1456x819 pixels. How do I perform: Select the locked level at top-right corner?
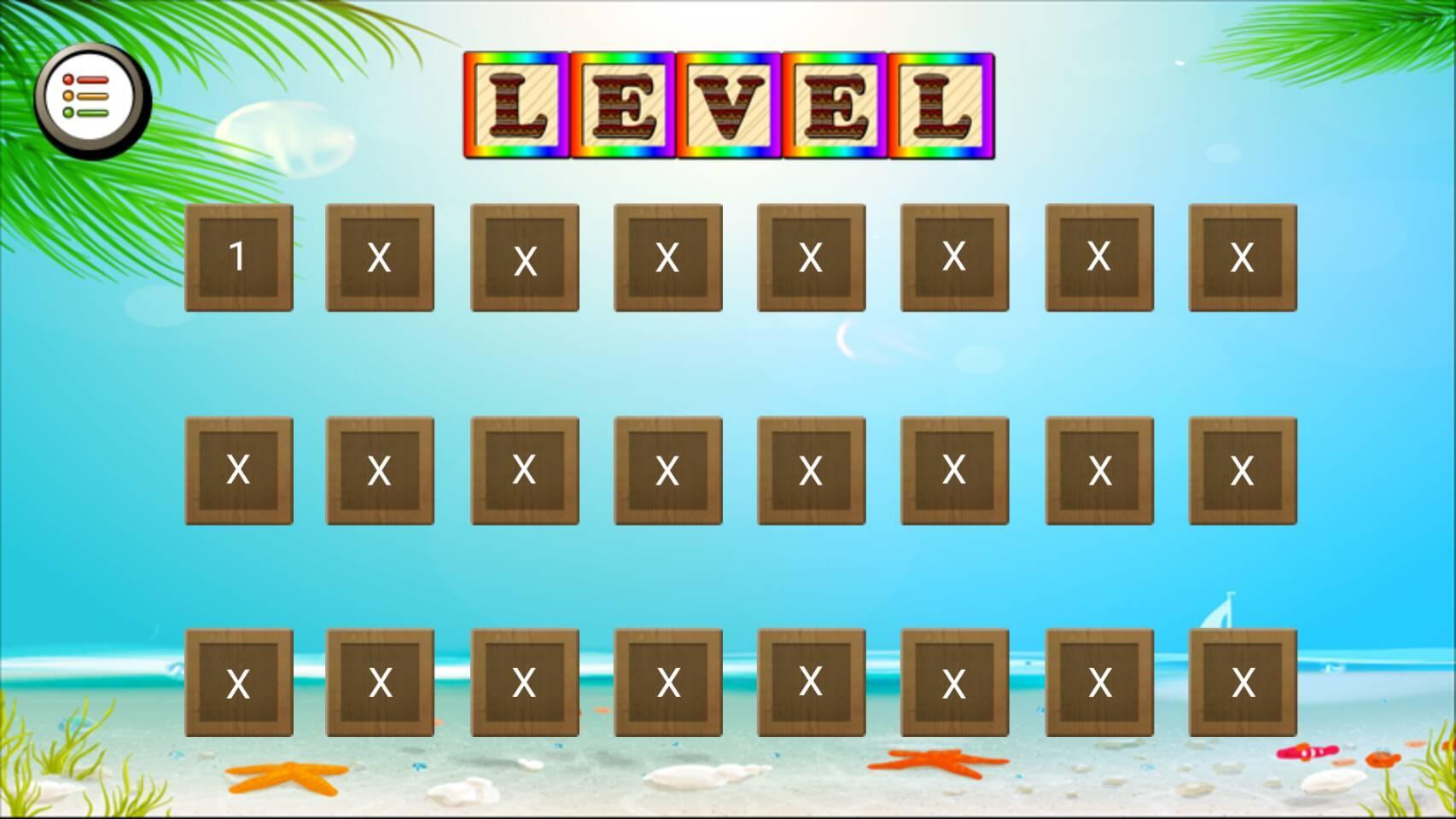(1242, 258)
